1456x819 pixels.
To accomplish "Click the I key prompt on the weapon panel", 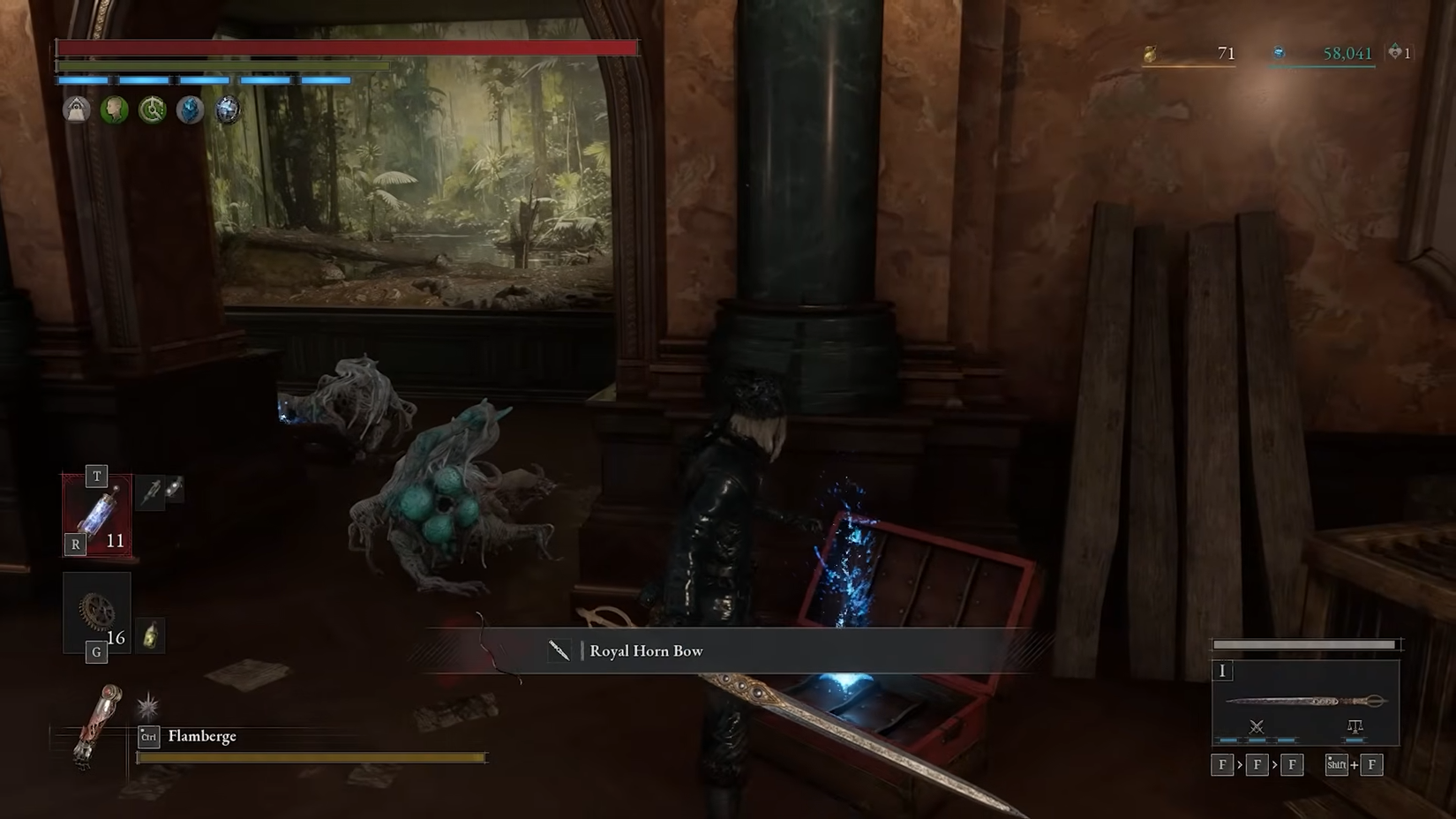I will click(x=1222, y=671).
